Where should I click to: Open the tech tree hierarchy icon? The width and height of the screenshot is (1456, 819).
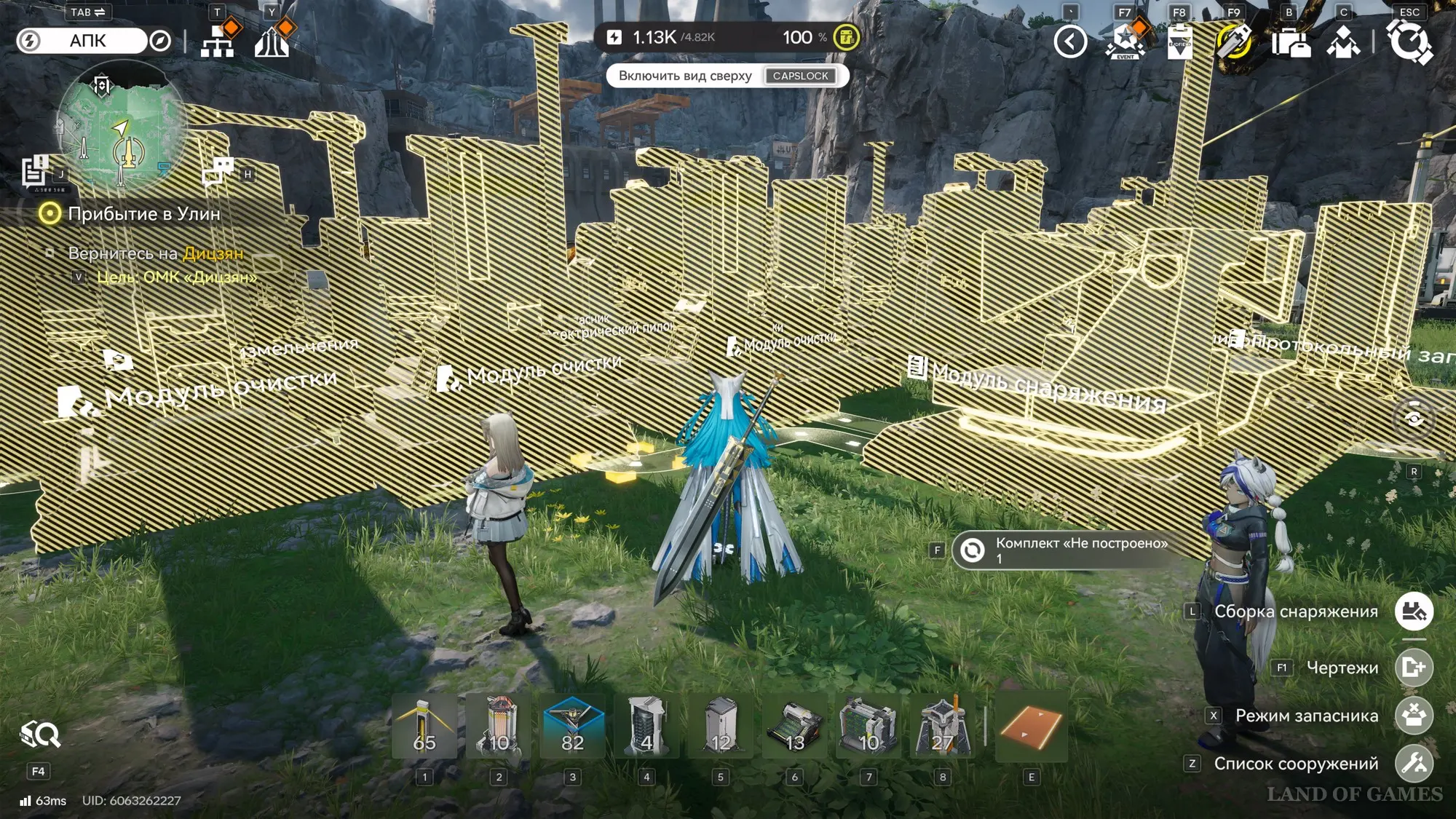[x=218, y=41]
